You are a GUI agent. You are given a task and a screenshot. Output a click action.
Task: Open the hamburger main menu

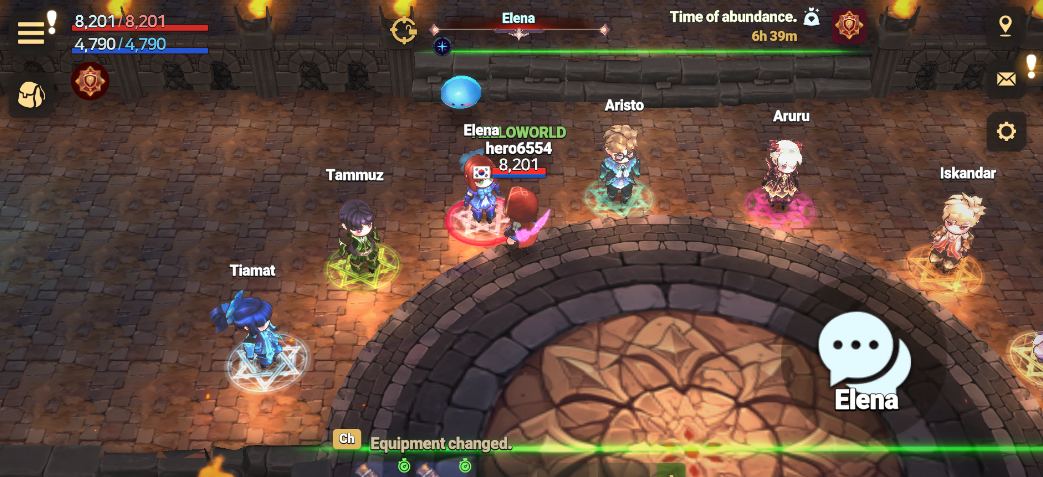32,31
